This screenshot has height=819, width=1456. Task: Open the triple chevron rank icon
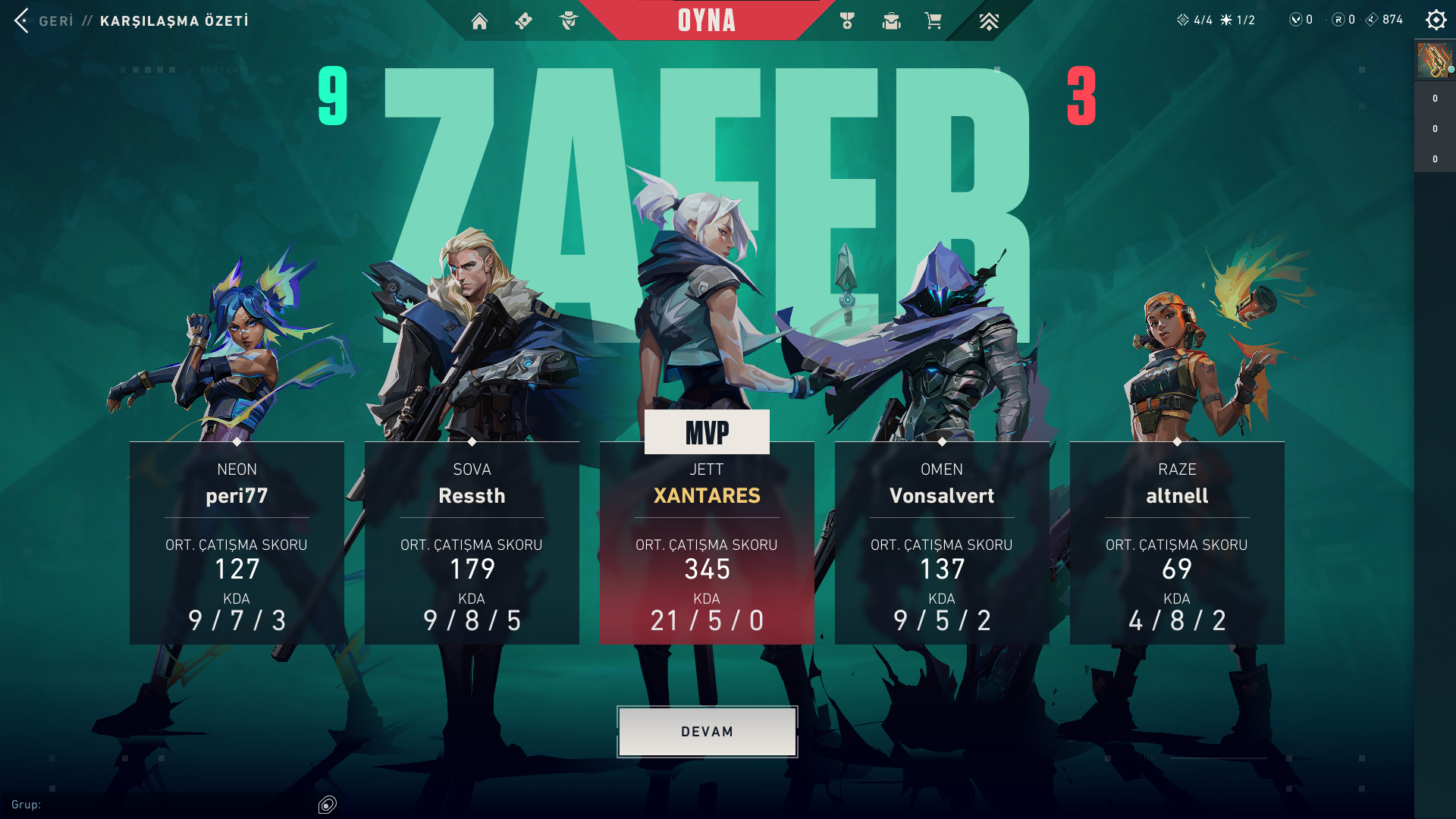point(988,21)
